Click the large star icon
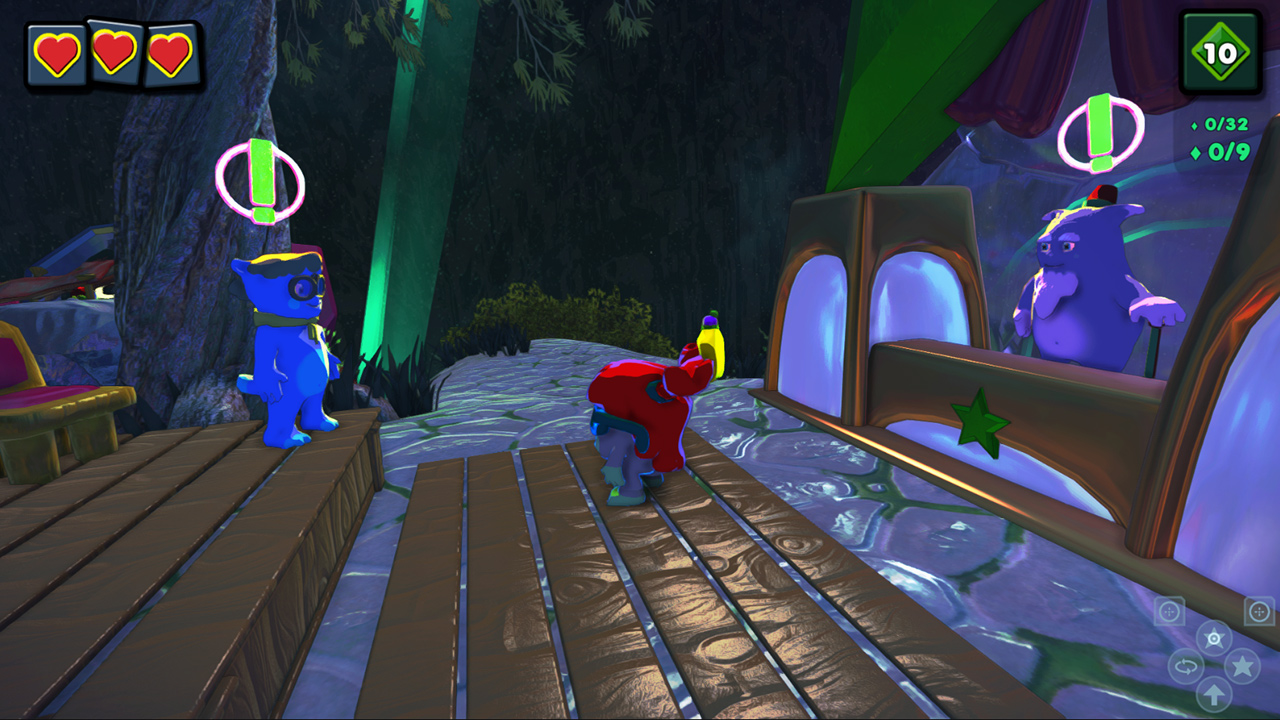This screenshot has height=720, width=1280. point(1241,666)
